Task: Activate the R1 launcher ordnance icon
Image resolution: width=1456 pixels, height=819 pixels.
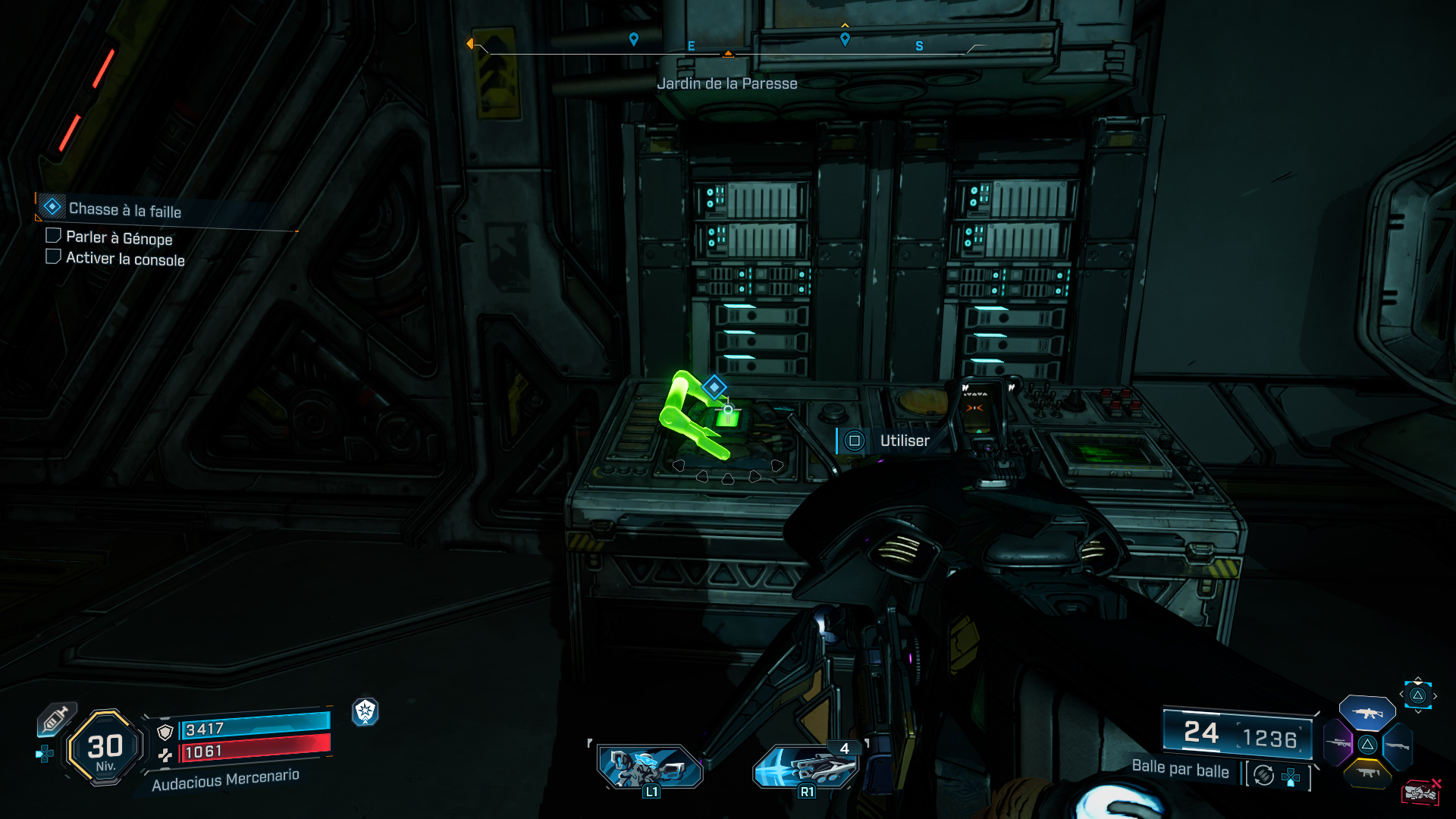Action: click(x=806, y=767)
